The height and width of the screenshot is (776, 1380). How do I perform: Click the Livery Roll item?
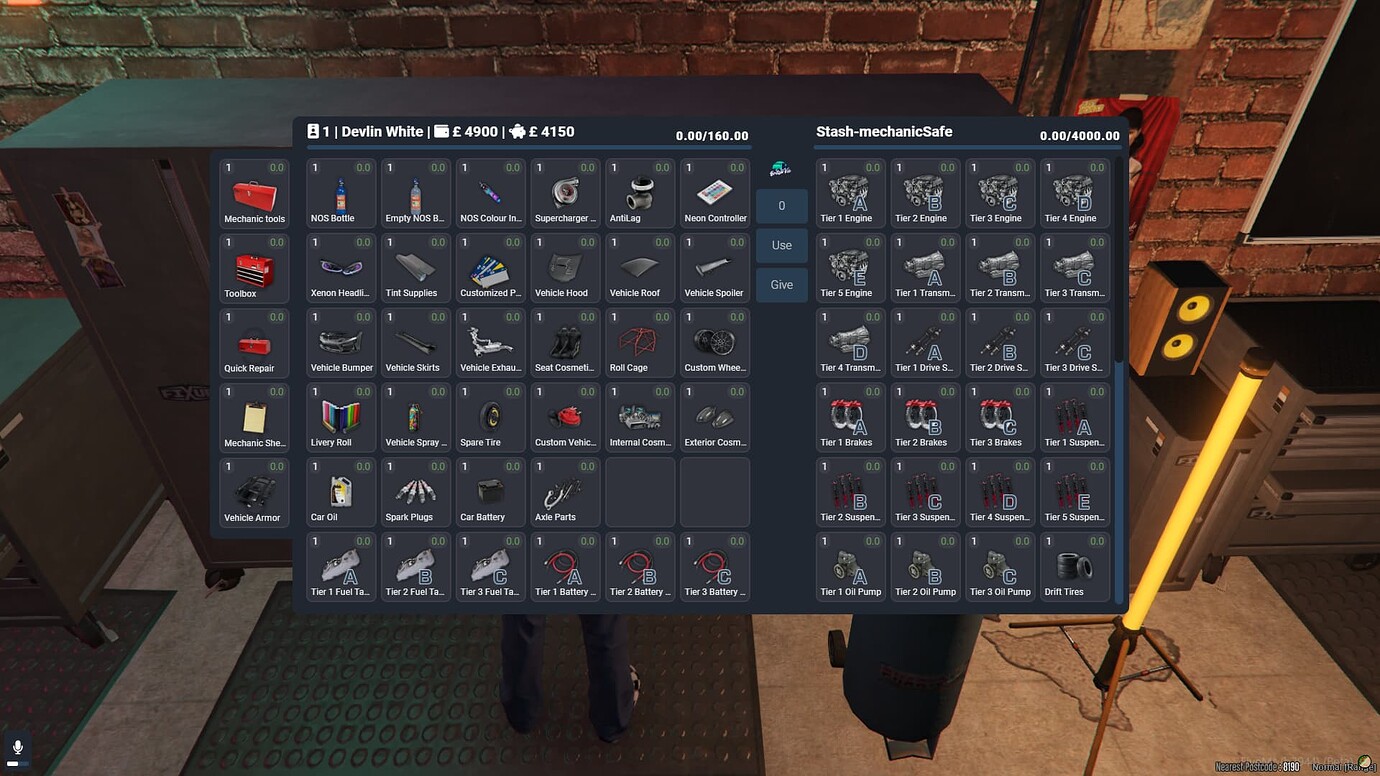click(x=340, y=415)
